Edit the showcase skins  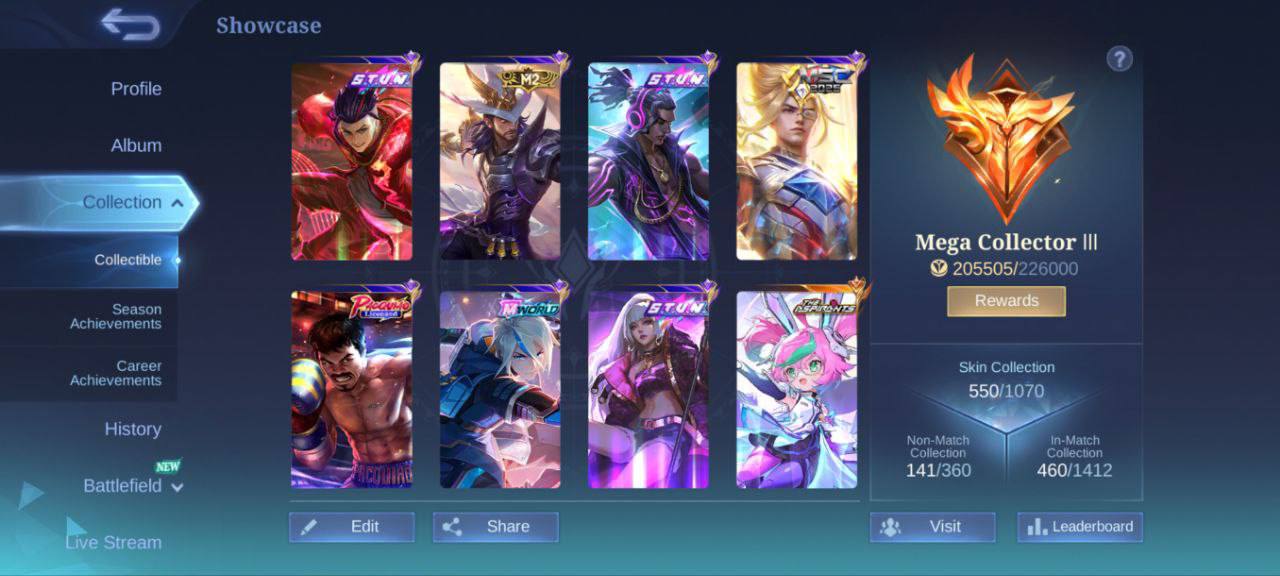pyautogui.click(x=352, y=527)
